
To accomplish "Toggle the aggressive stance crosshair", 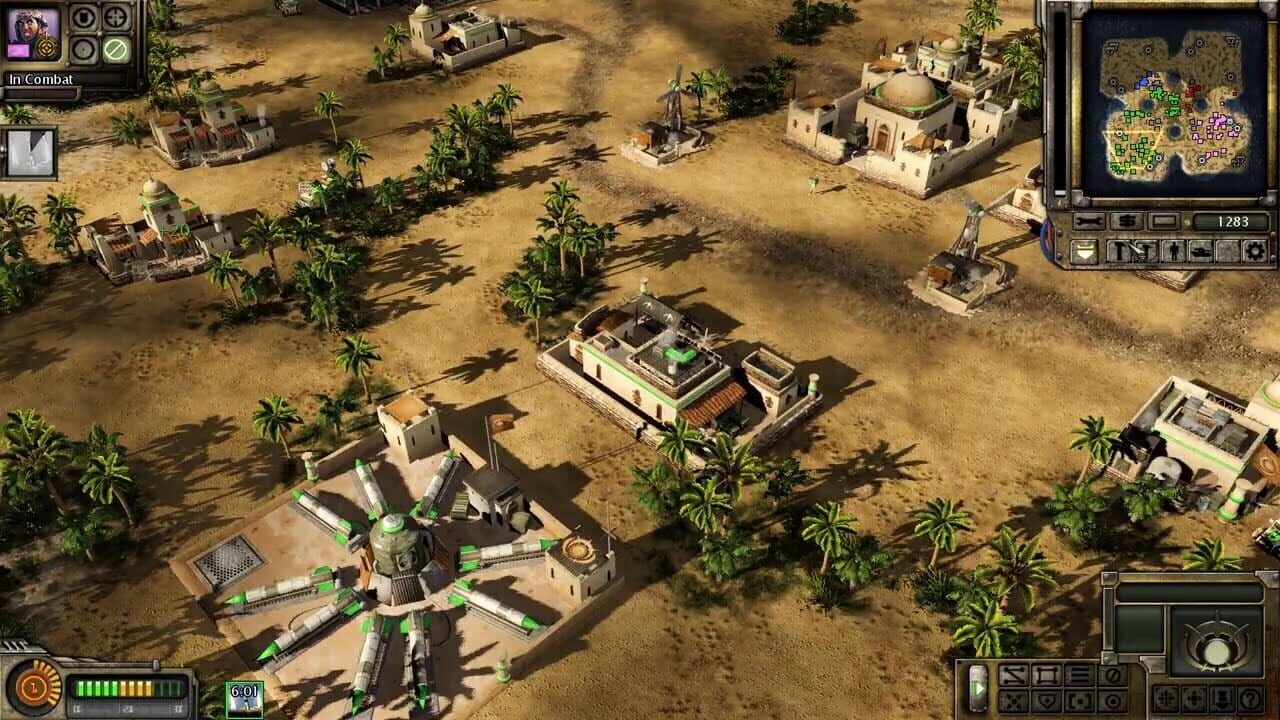I will (1077, 700).
